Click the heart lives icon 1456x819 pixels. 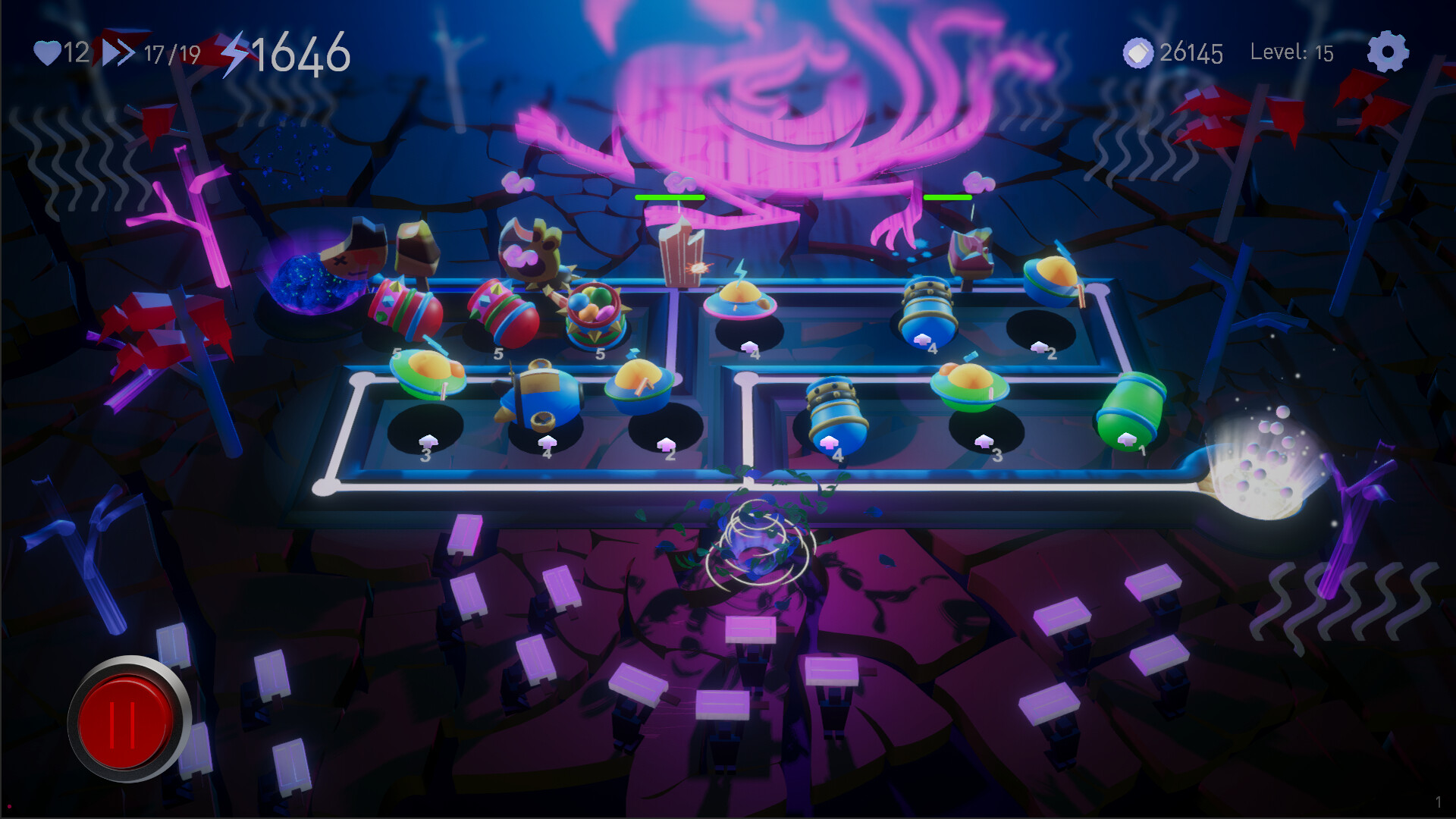(47, 52)
